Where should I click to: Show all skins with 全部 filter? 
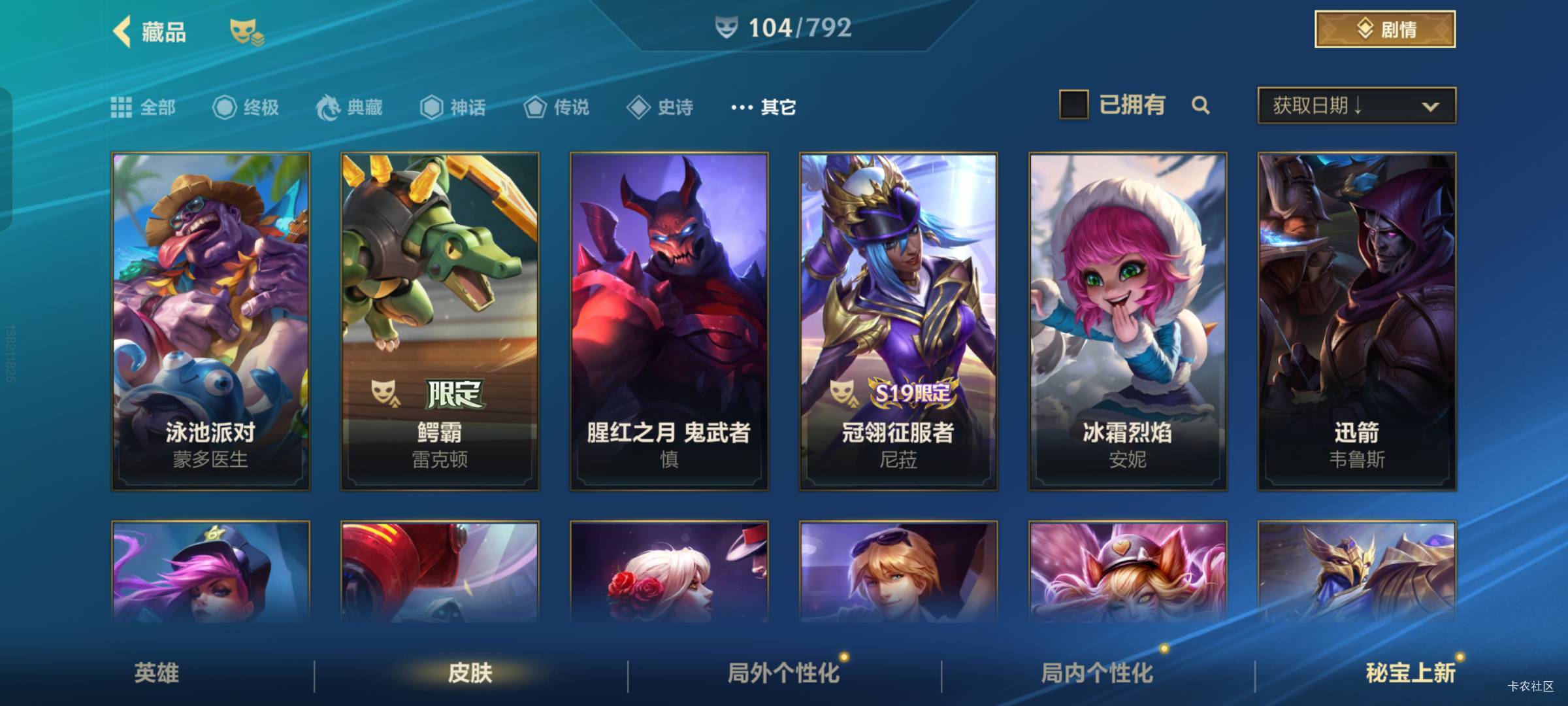(143, 107)
